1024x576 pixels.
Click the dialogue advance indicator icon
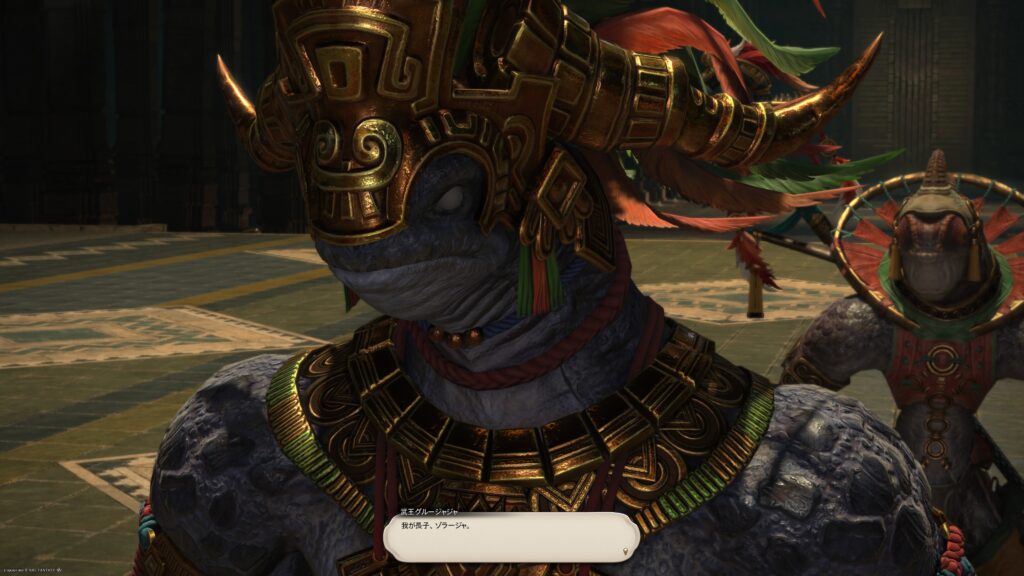(x=625, y=551)
